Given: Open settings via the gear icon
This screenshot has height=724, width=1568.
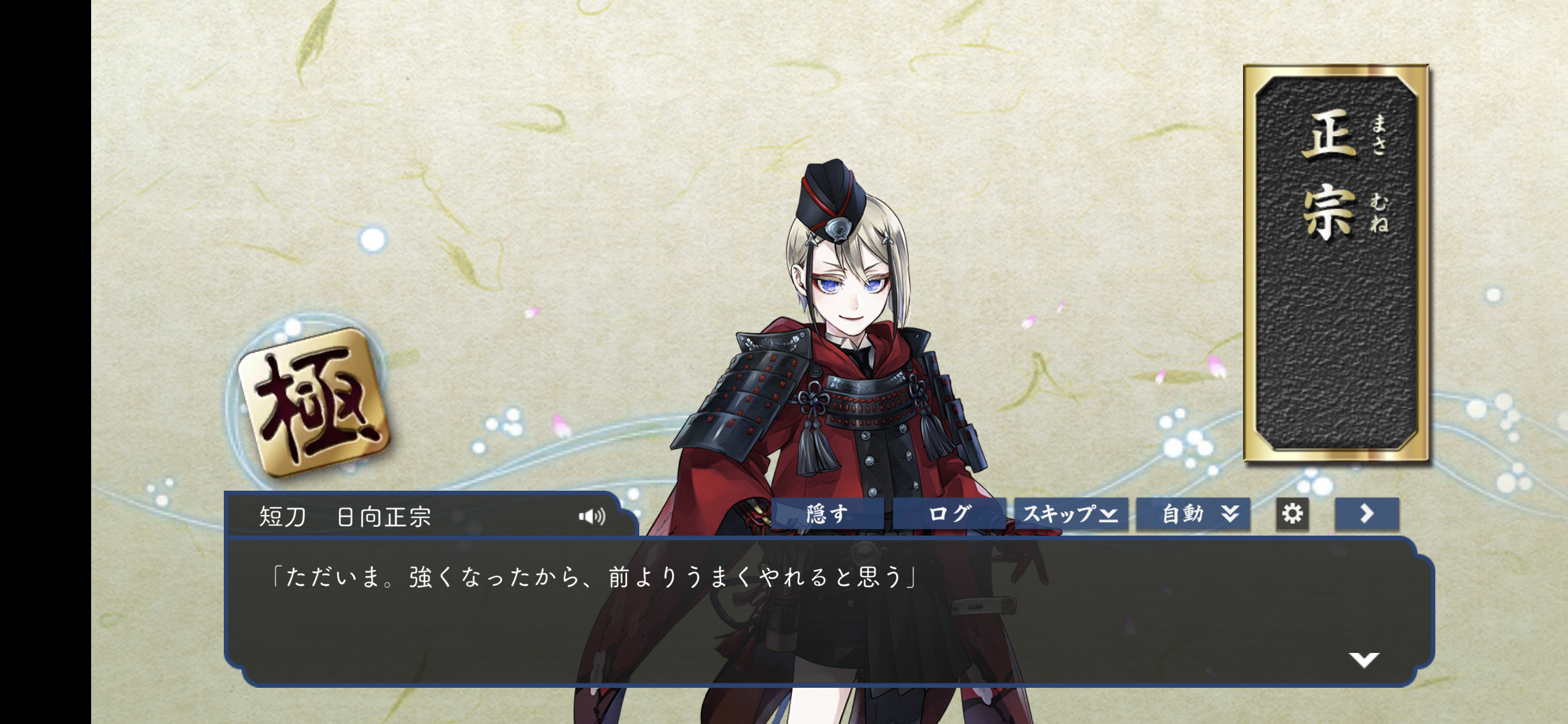Looking at the screenshot, I should pos(1292,514).
